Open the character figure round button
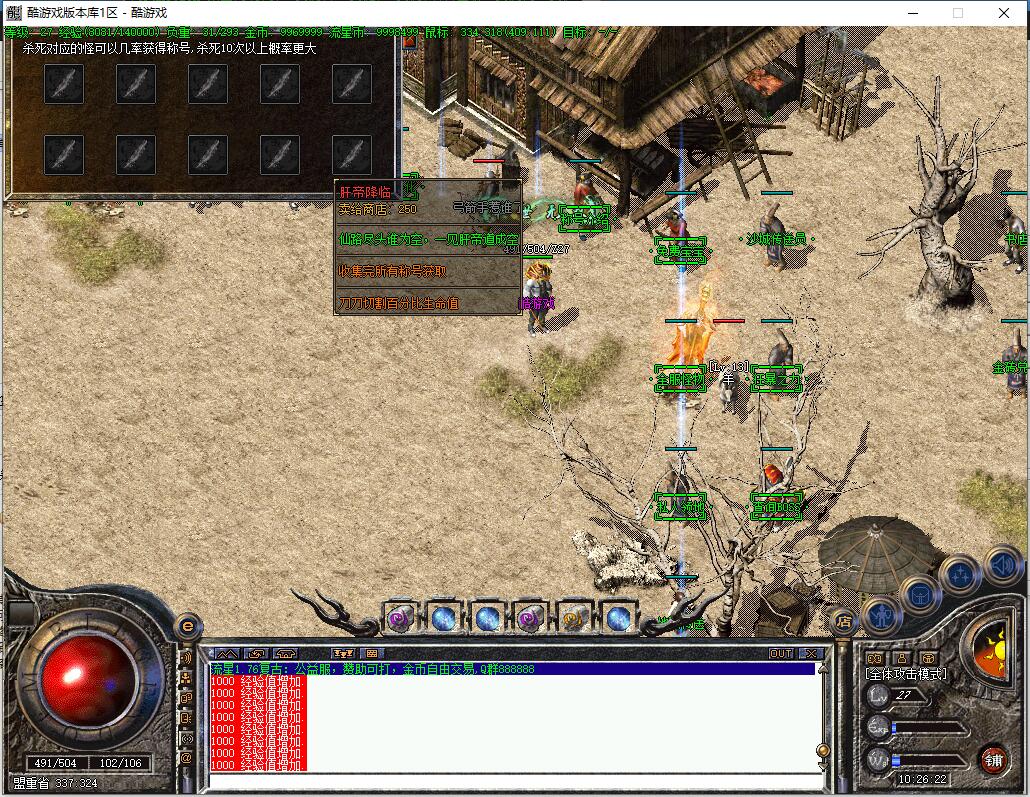Viewport: 1030px width, 797px height. point(882,613)
